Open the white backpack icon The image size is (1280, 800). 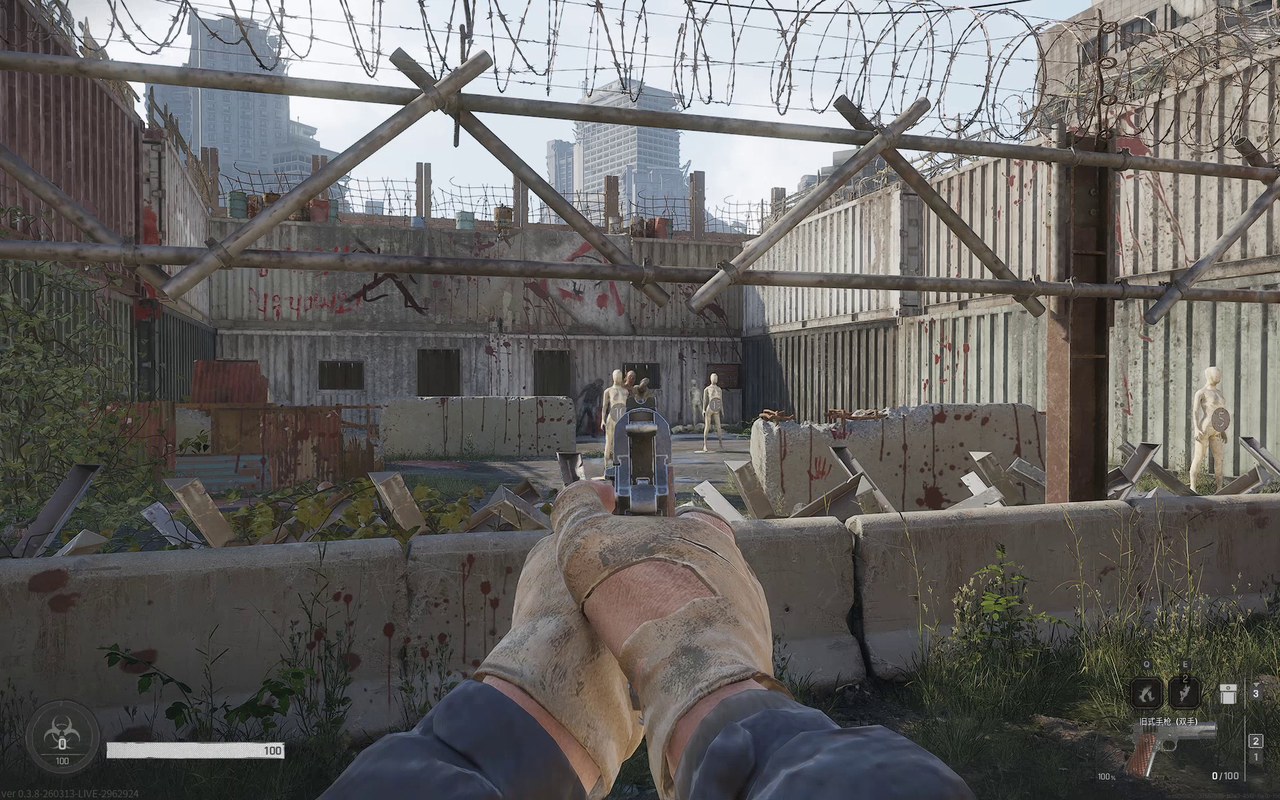[1228, 692]
